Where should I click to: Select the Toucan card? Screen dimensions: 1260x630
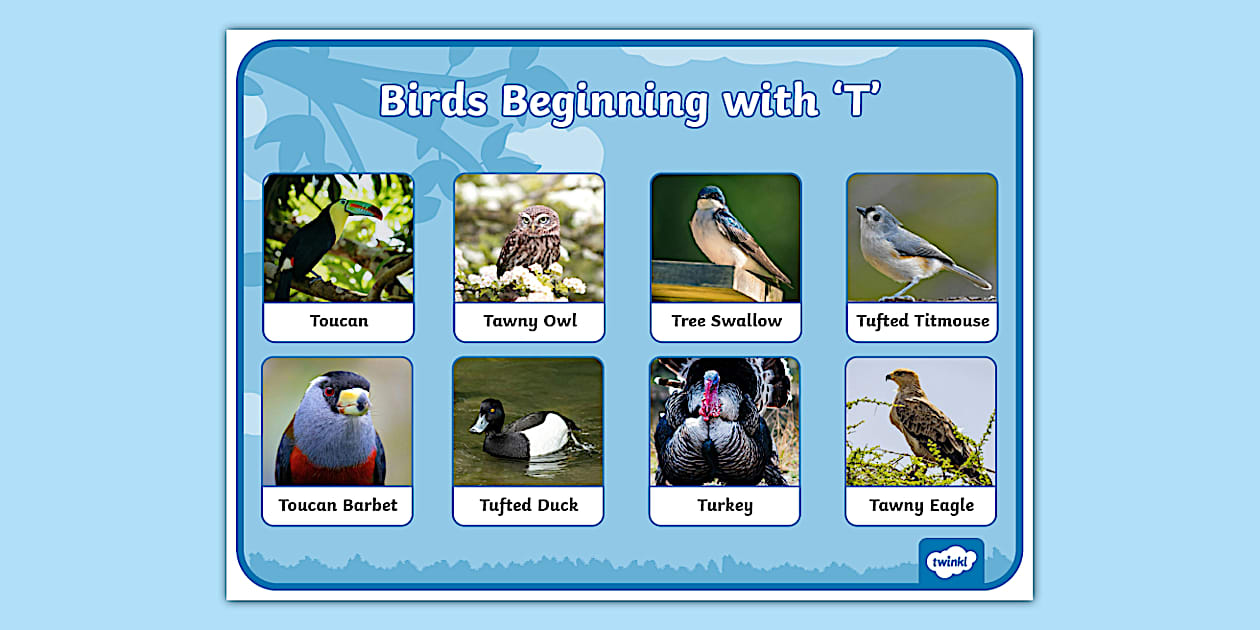338,257
